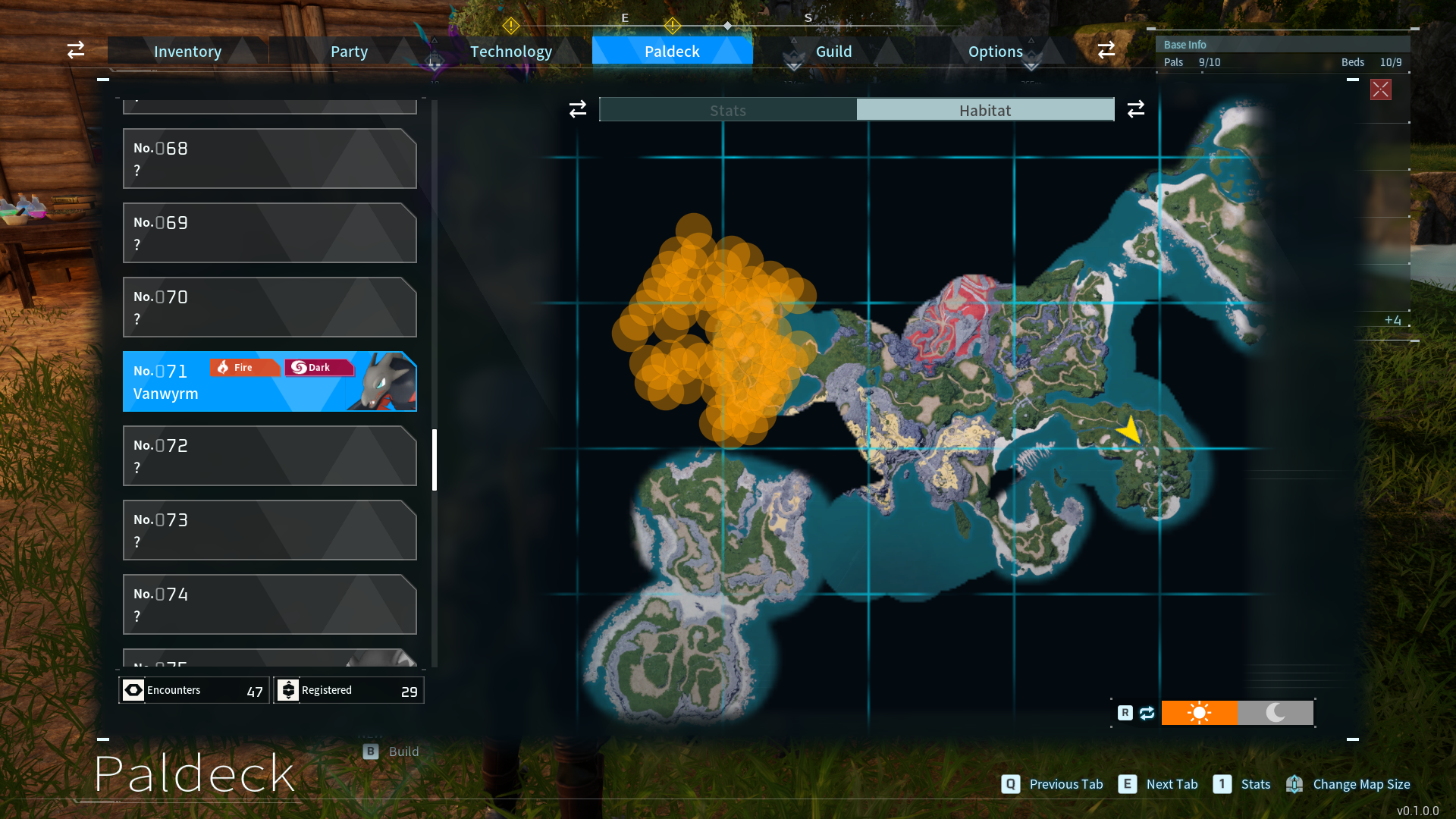Click the R refresh icon beside the day/night control
This screenshot has width=1456, height=819.
[x=1145, y=713]
